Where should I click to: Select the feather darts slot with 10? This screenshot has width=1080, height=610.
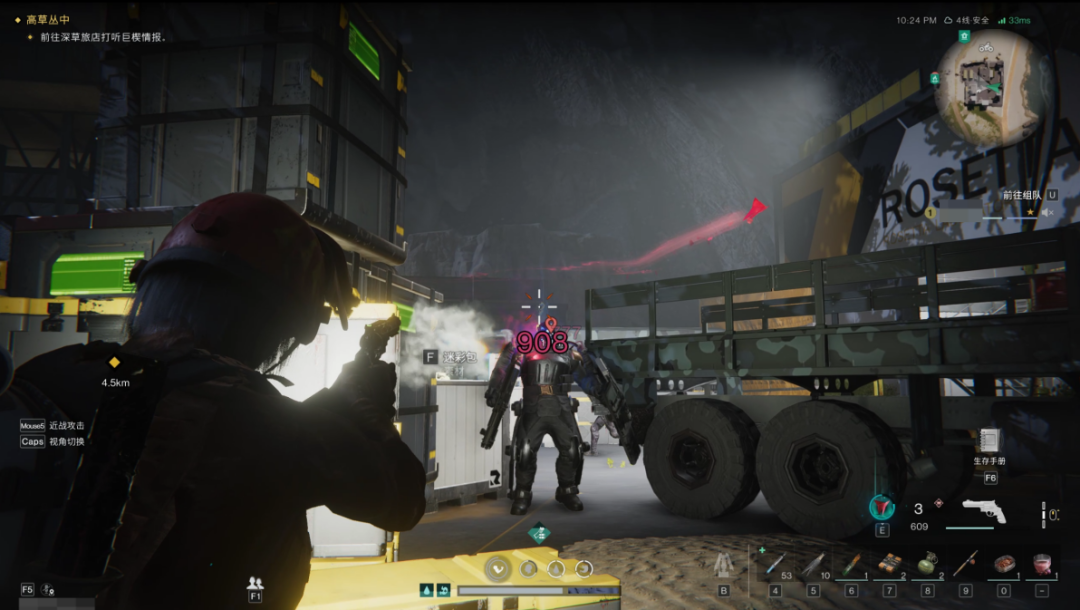tap(812, 565)
